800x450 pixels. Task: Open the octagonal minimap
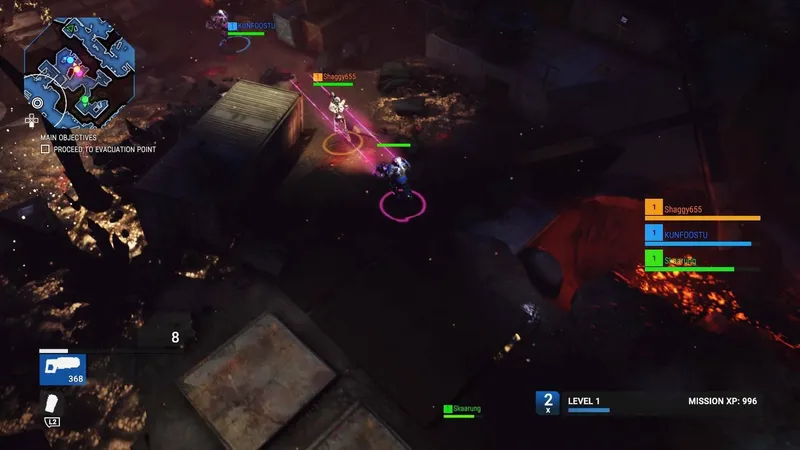tap(80, 66)
